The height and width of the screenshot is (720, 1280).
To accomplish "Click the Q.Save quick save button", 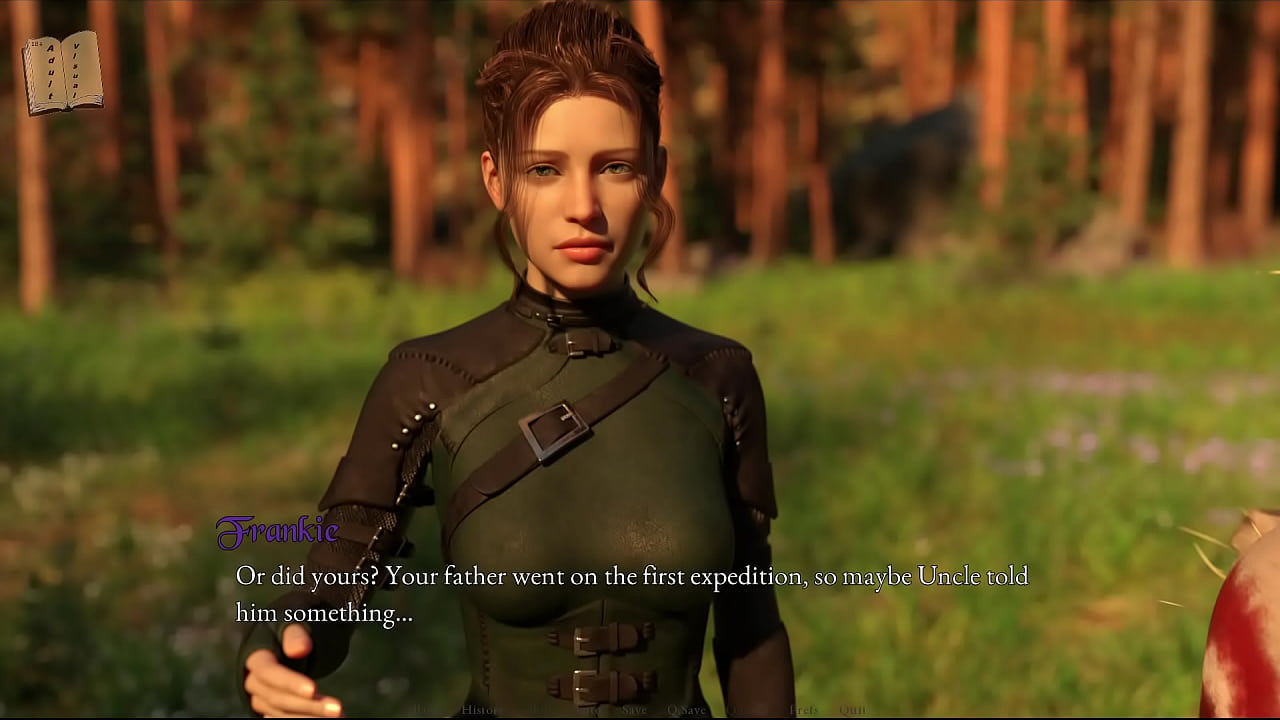I will point(686,710).
